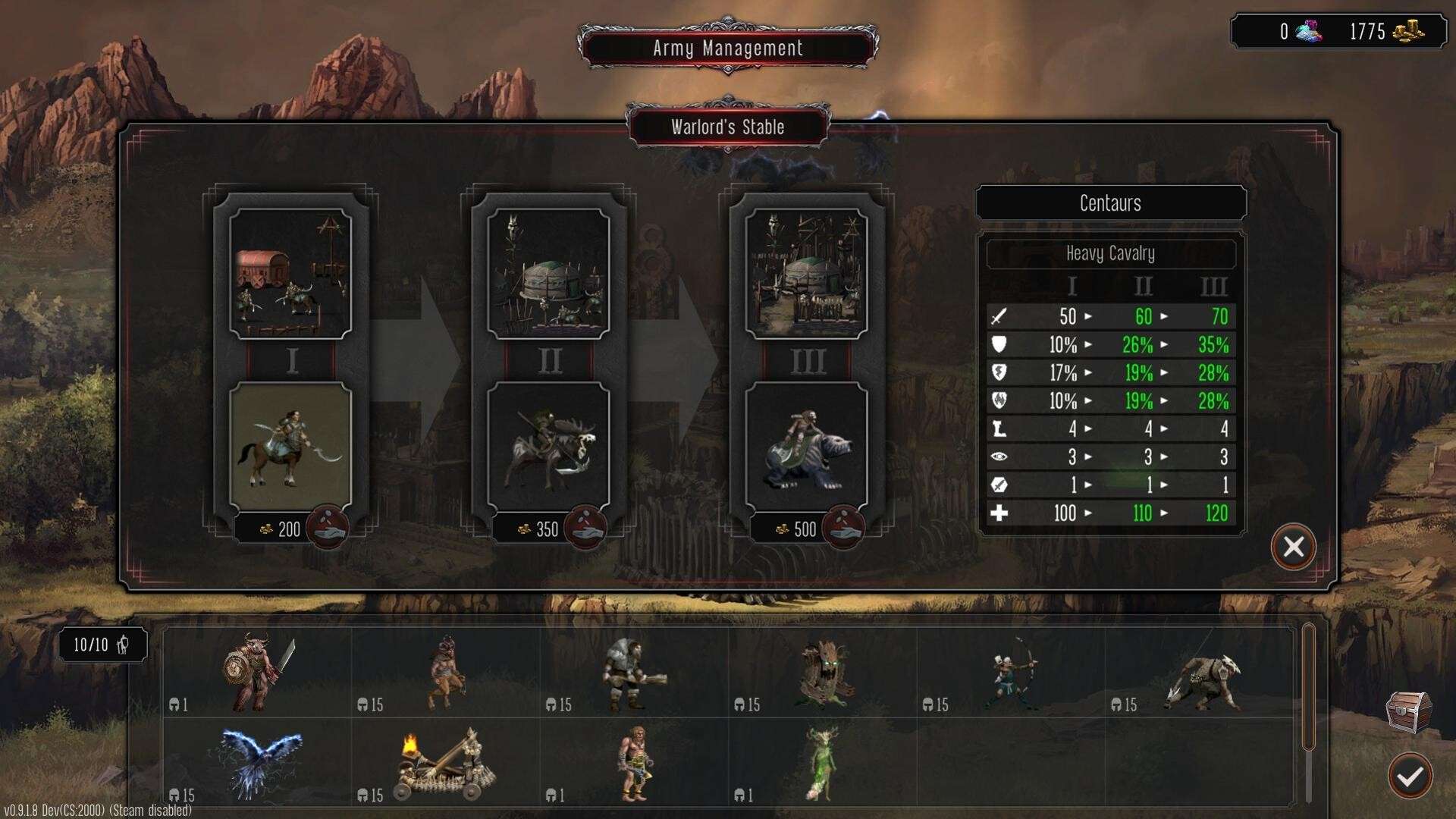Image resolution: width=1456 pixels, height=819 pixels.
Task: Select the moose rider unit portrait
Action: (548, 445)
